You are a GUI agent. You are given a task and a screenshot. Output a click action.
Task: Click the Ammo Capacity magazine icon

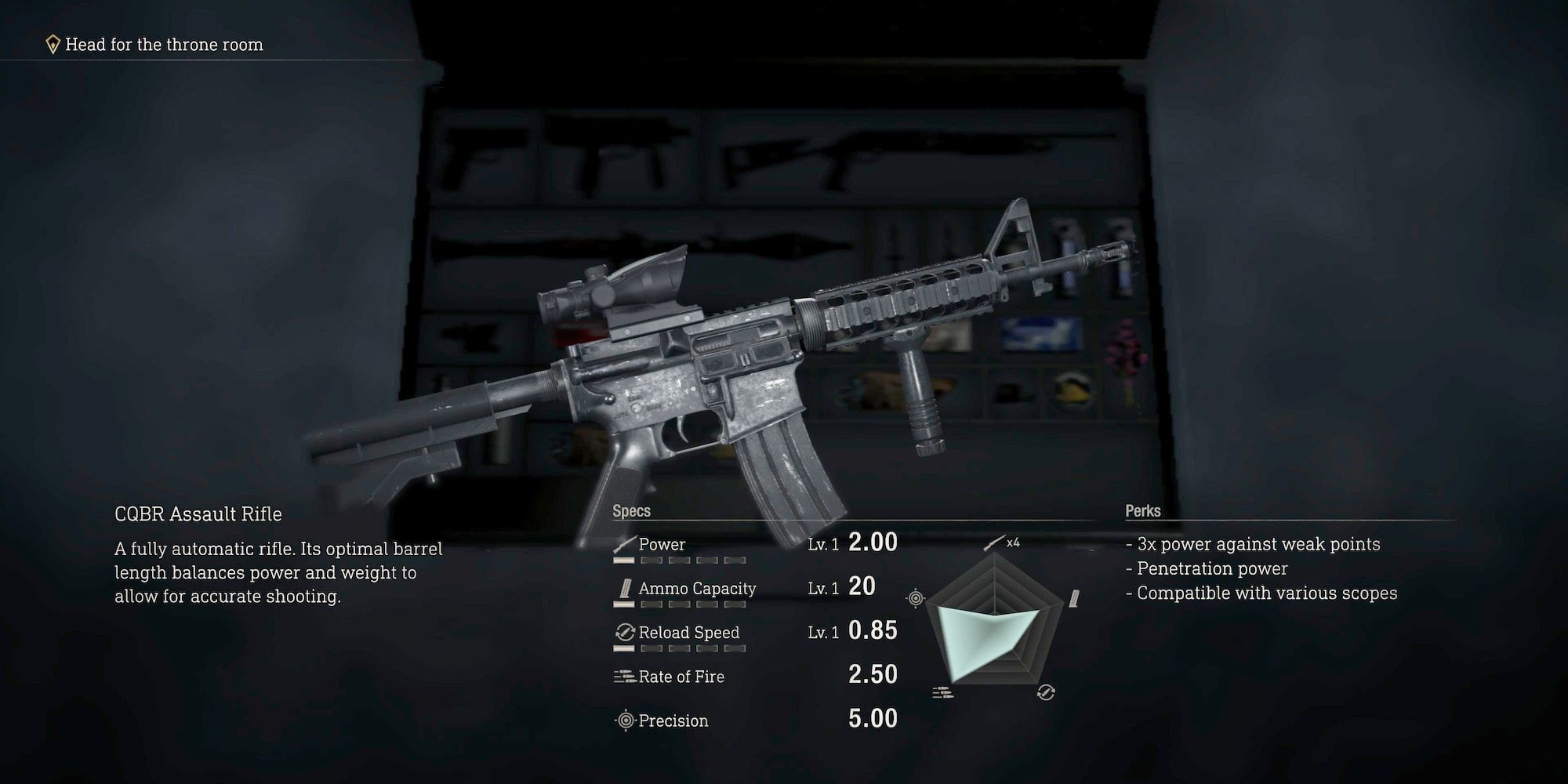[624, 587]
